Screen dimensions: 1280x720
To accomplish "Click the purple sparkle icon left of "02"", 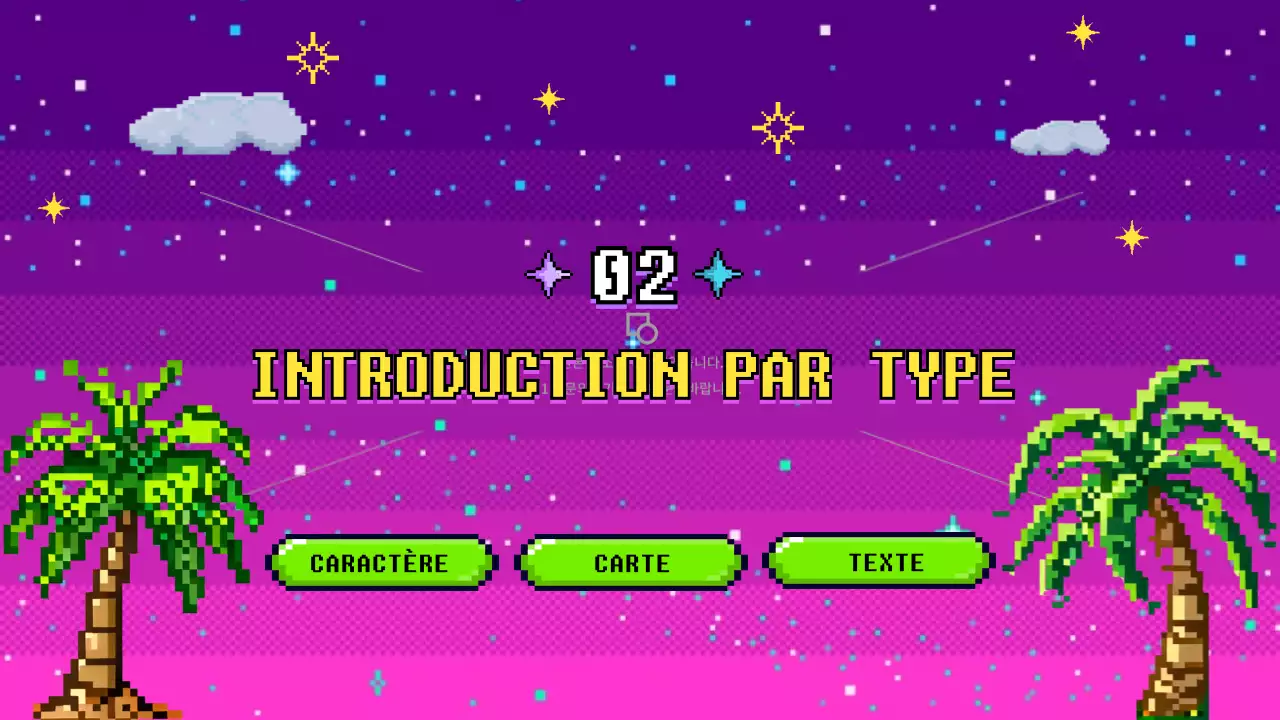I will pos(547,274).
